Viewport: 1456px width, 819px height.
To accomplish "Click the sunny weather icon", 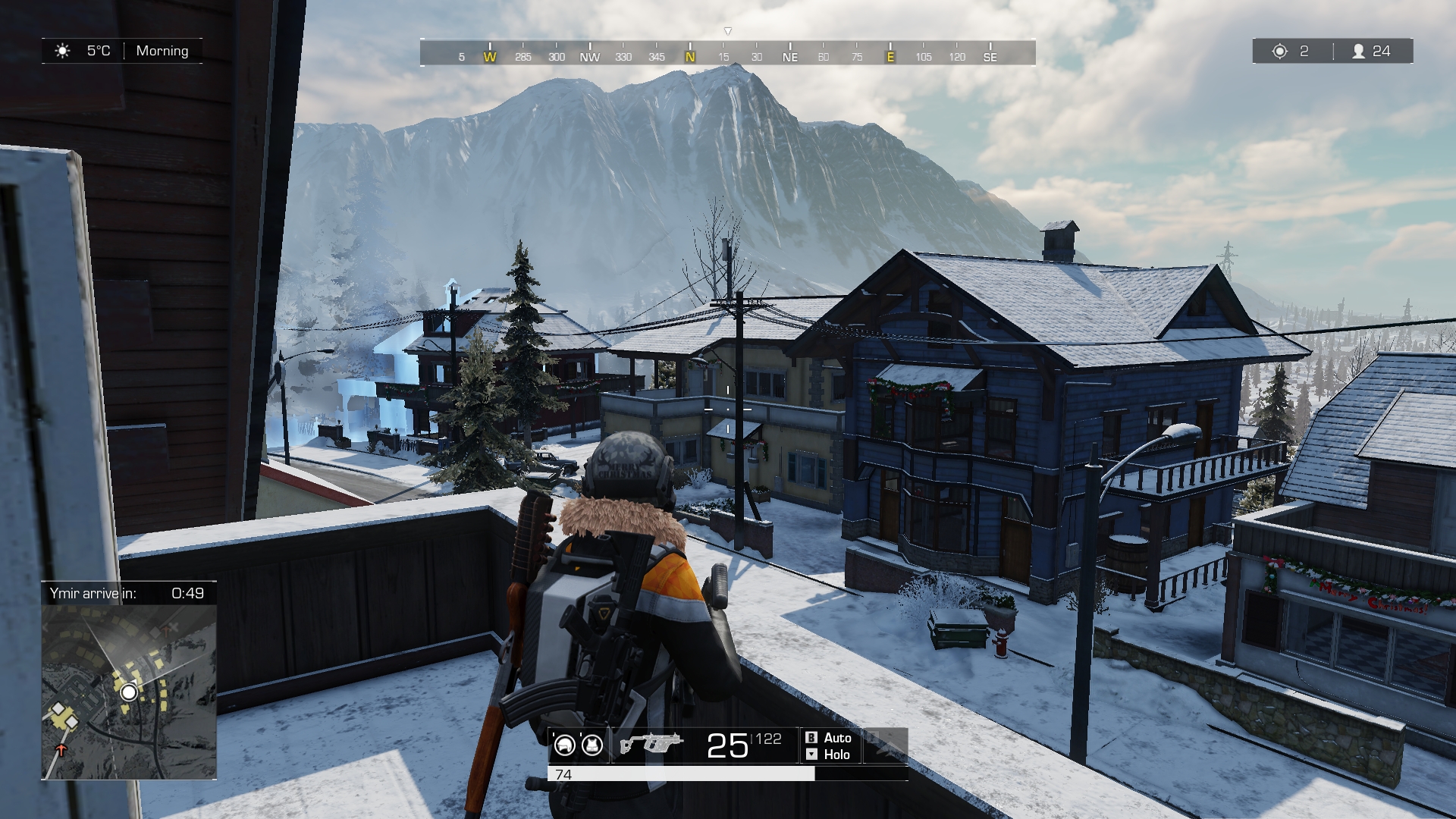I will tap(62, 51).
